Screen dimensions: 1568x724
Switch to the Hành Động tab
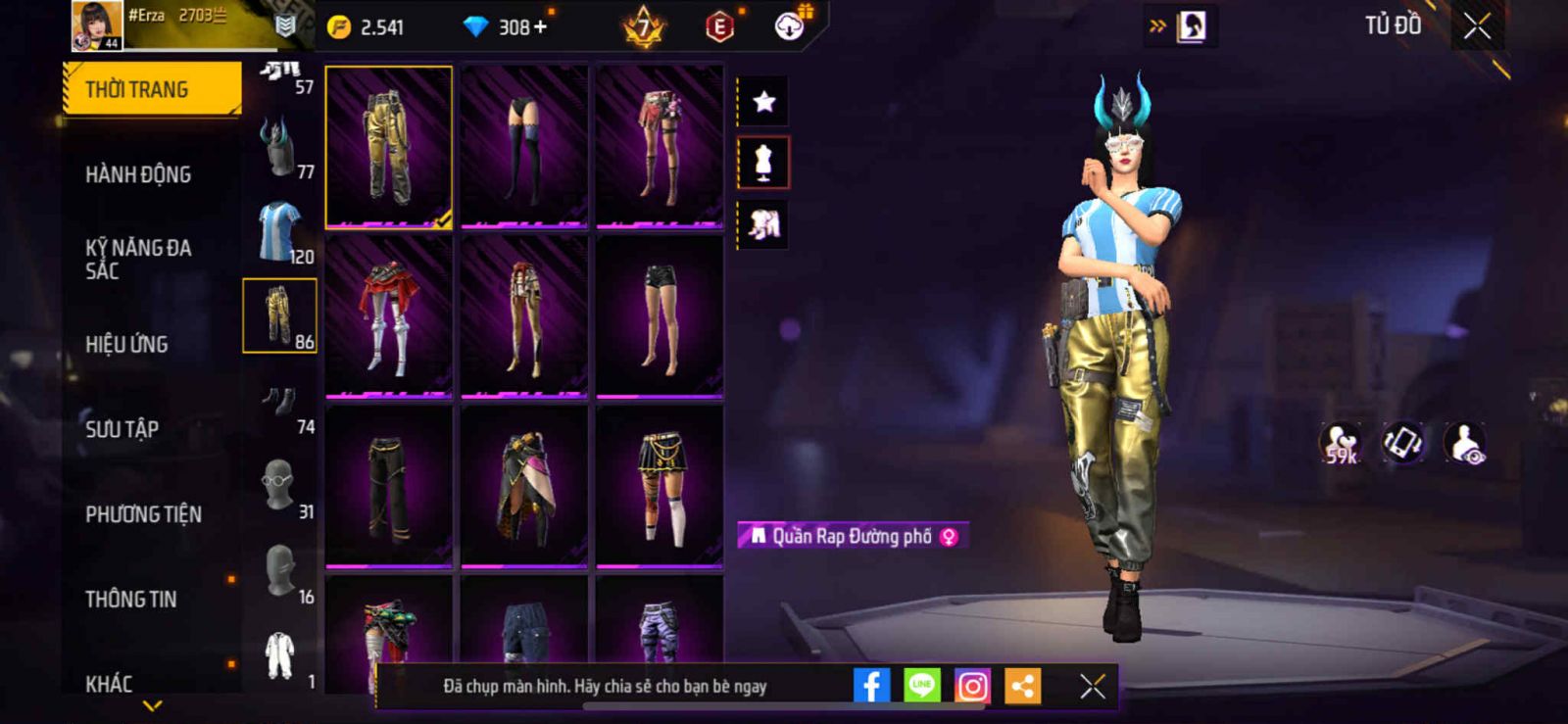click(138, 174)
